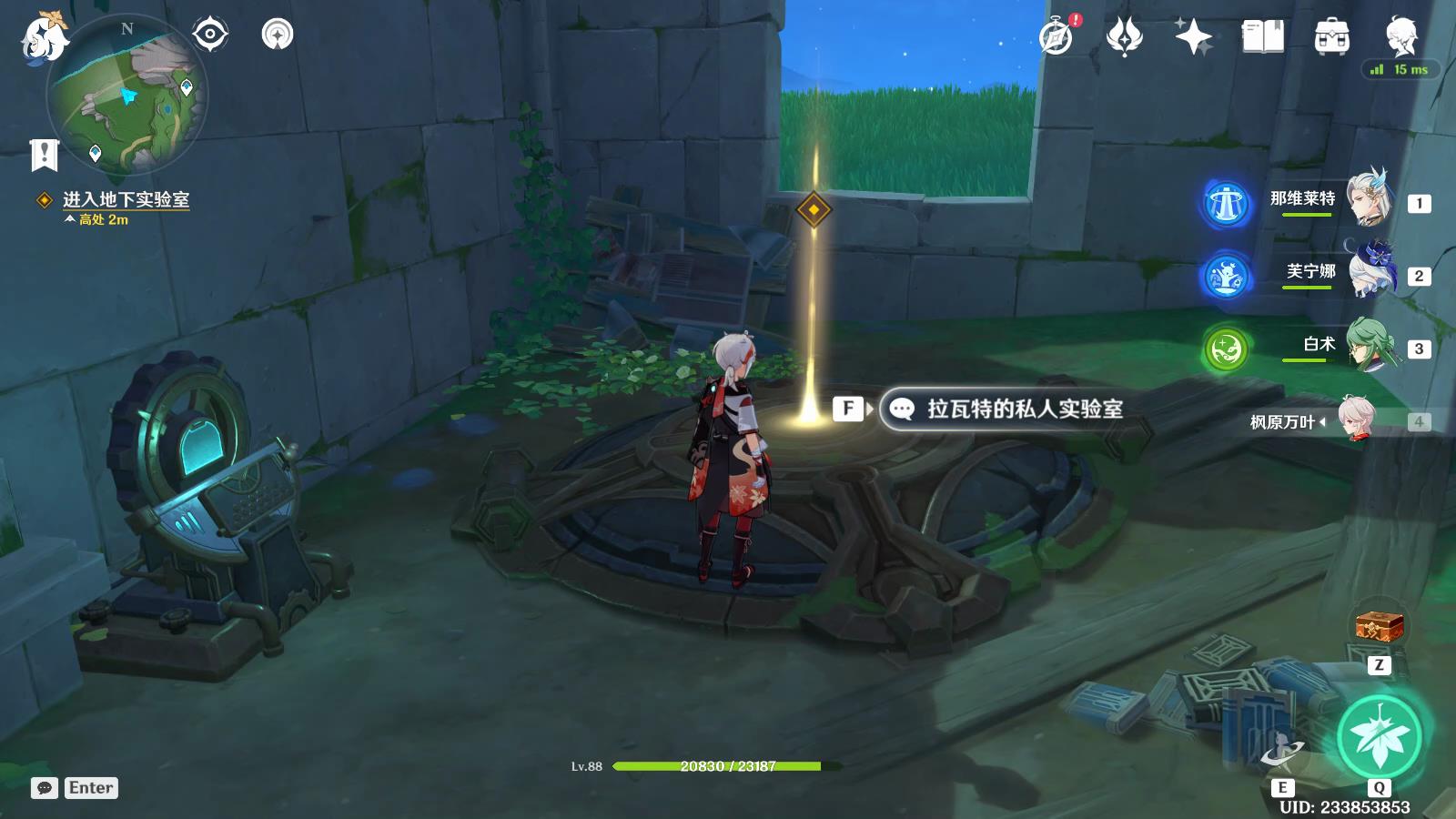Click the eye-shaped icon beside the minimap

[209, 35]
